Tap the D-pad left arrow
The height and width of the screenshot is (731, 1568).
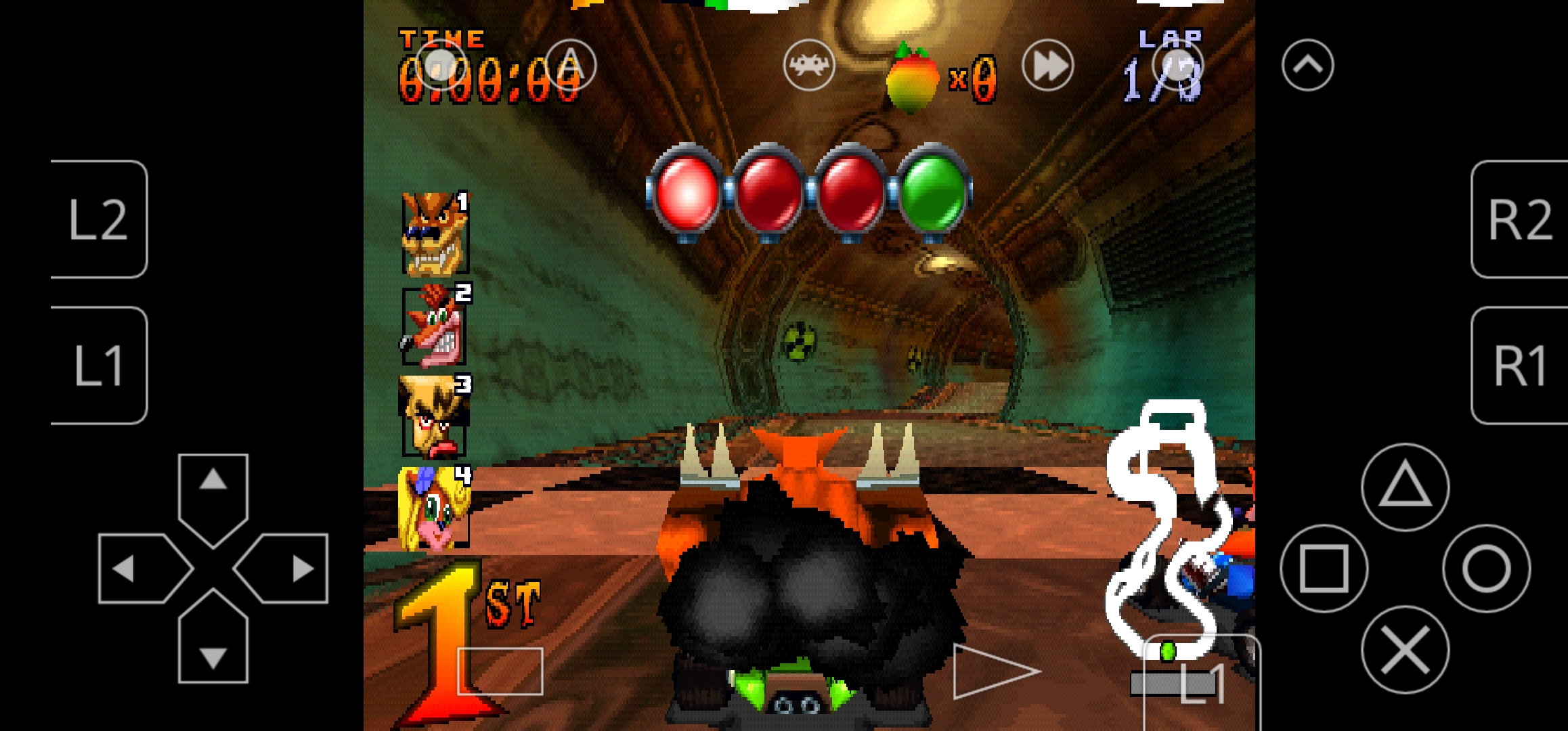(135, 569)
